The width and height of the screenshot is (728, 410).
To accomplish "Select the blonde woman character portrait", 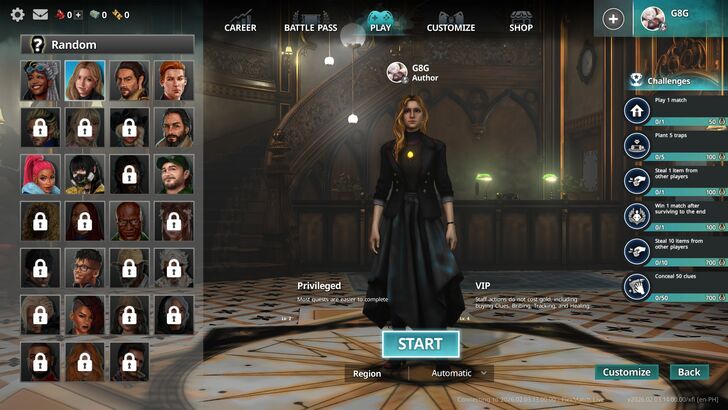I will click(85, 81).
